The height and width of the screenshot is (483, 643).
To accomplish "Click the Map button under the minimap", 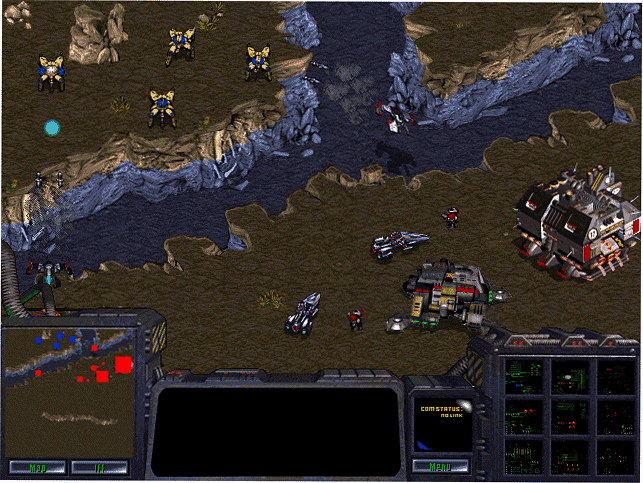I will point(37,466).
